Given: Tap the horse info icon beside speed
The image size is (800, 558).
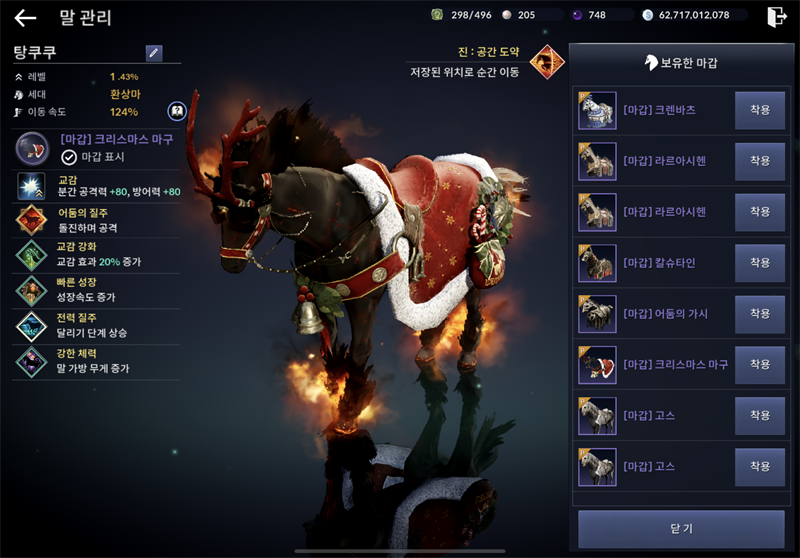Looking at the screenshot, I should (x=176, y=111).
